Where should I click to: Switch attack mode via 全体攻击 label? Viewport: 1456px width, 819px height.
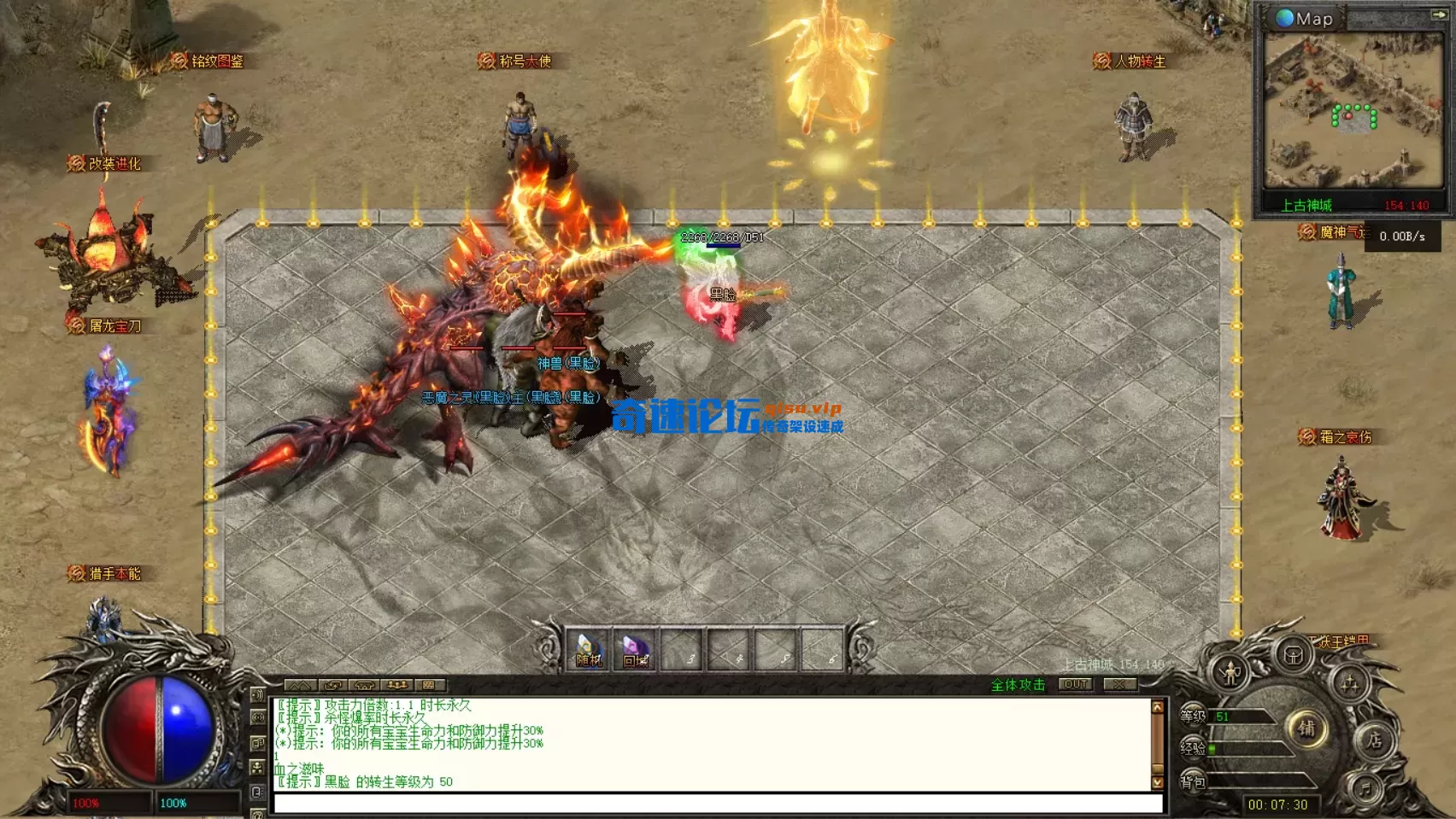1018,685
